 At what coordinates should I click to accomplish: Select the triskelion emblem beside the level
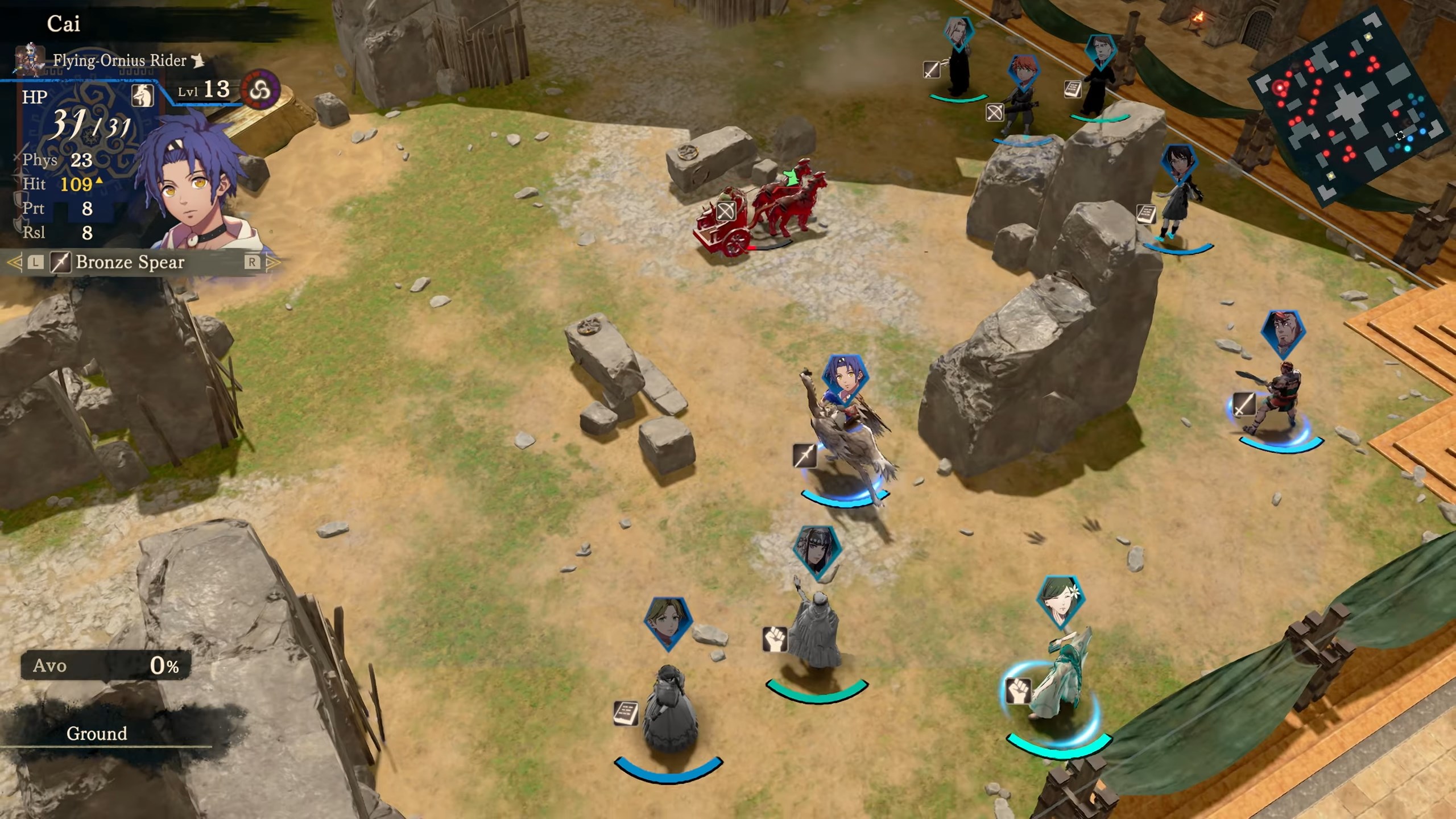[260, 91]
